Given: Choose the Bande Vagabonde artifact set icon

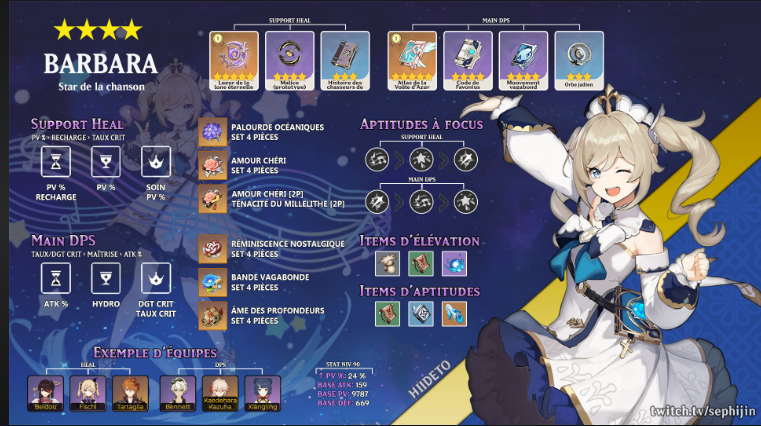Looking at the screenshot, I should coord(212,282).
